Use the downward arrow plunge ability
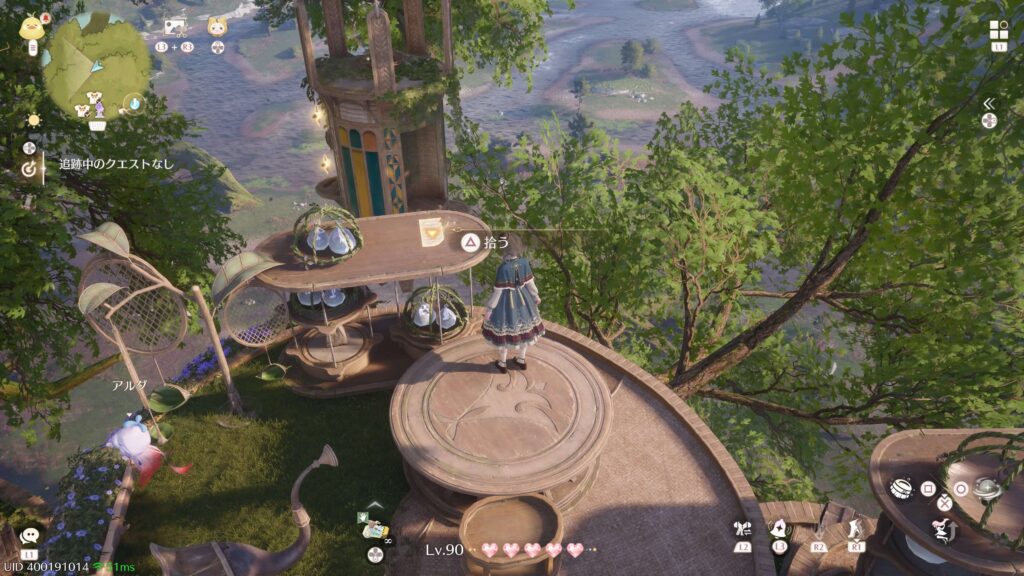1024x576 pixels. tap(819, 528)
